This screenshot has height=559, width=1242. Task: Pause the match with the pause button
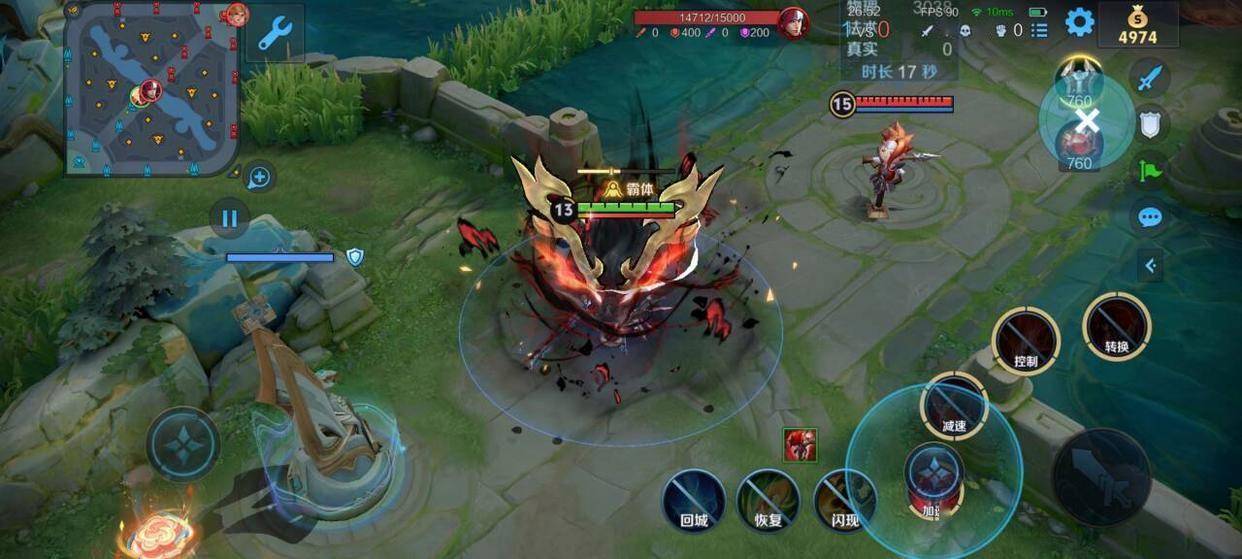pos(230,217)
